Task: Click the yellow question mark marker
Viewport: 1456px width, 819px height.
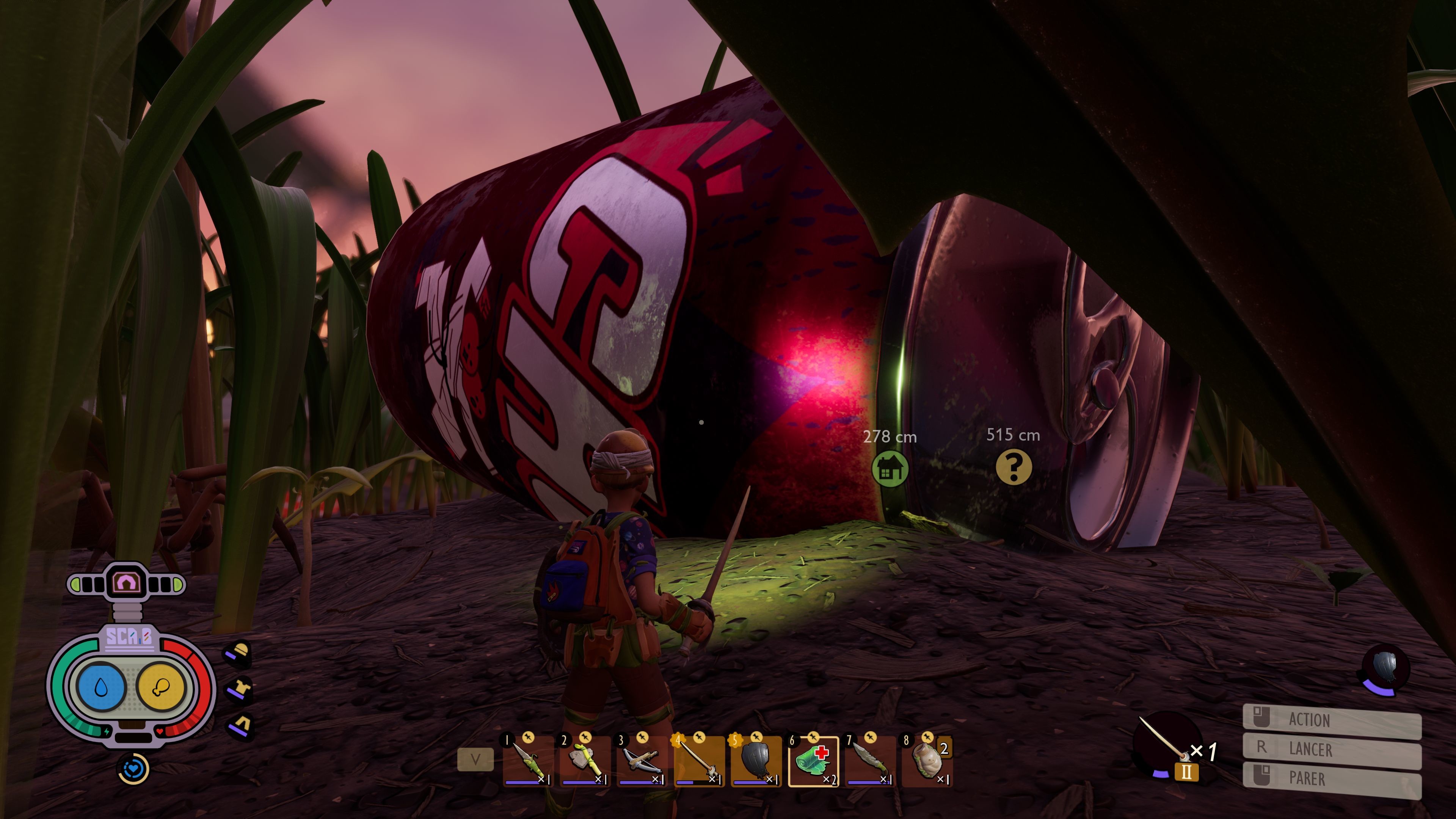Action: click(1014, 467)
